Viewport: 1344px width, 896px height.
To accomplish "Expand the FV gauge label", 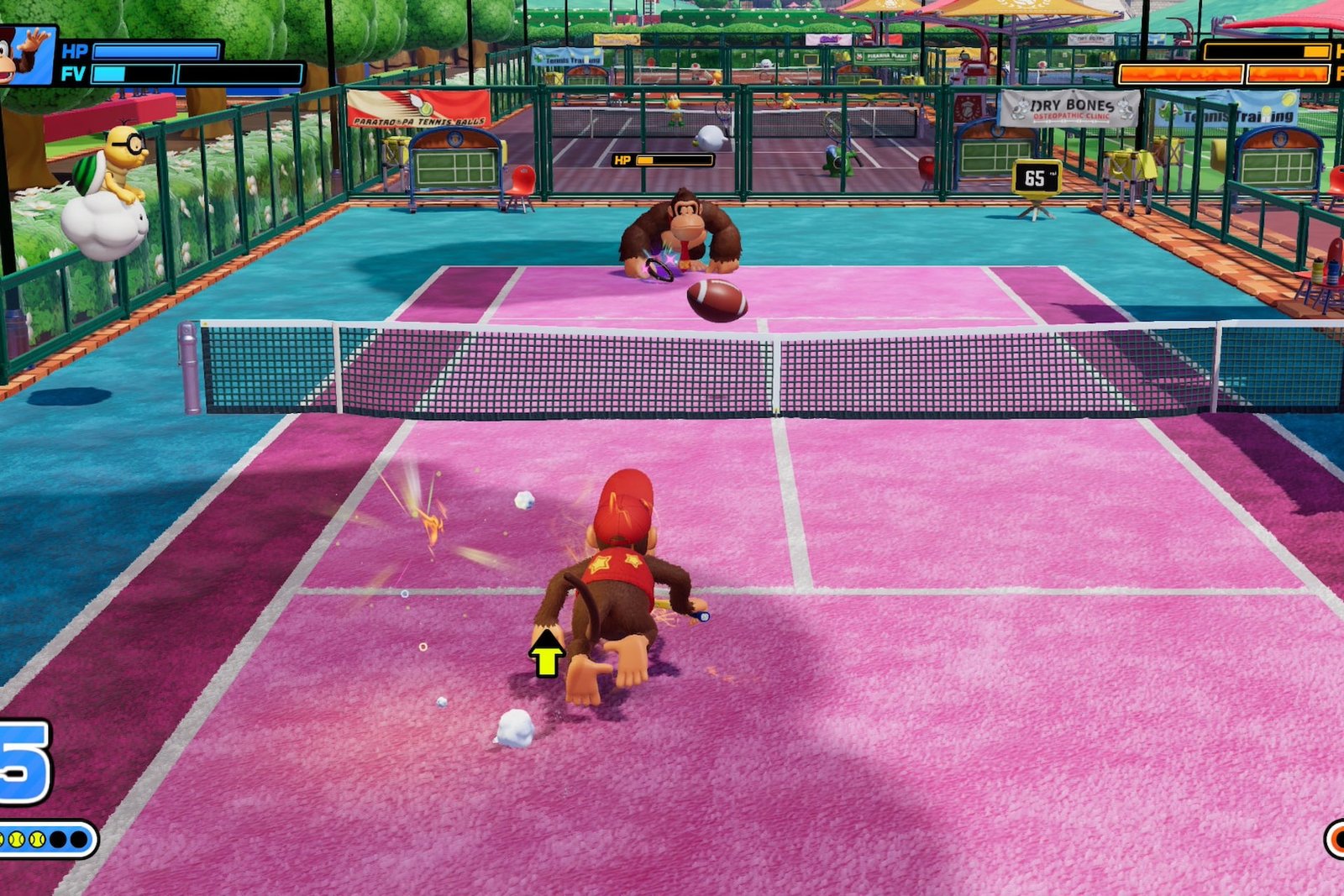I will tap(75, 73).
